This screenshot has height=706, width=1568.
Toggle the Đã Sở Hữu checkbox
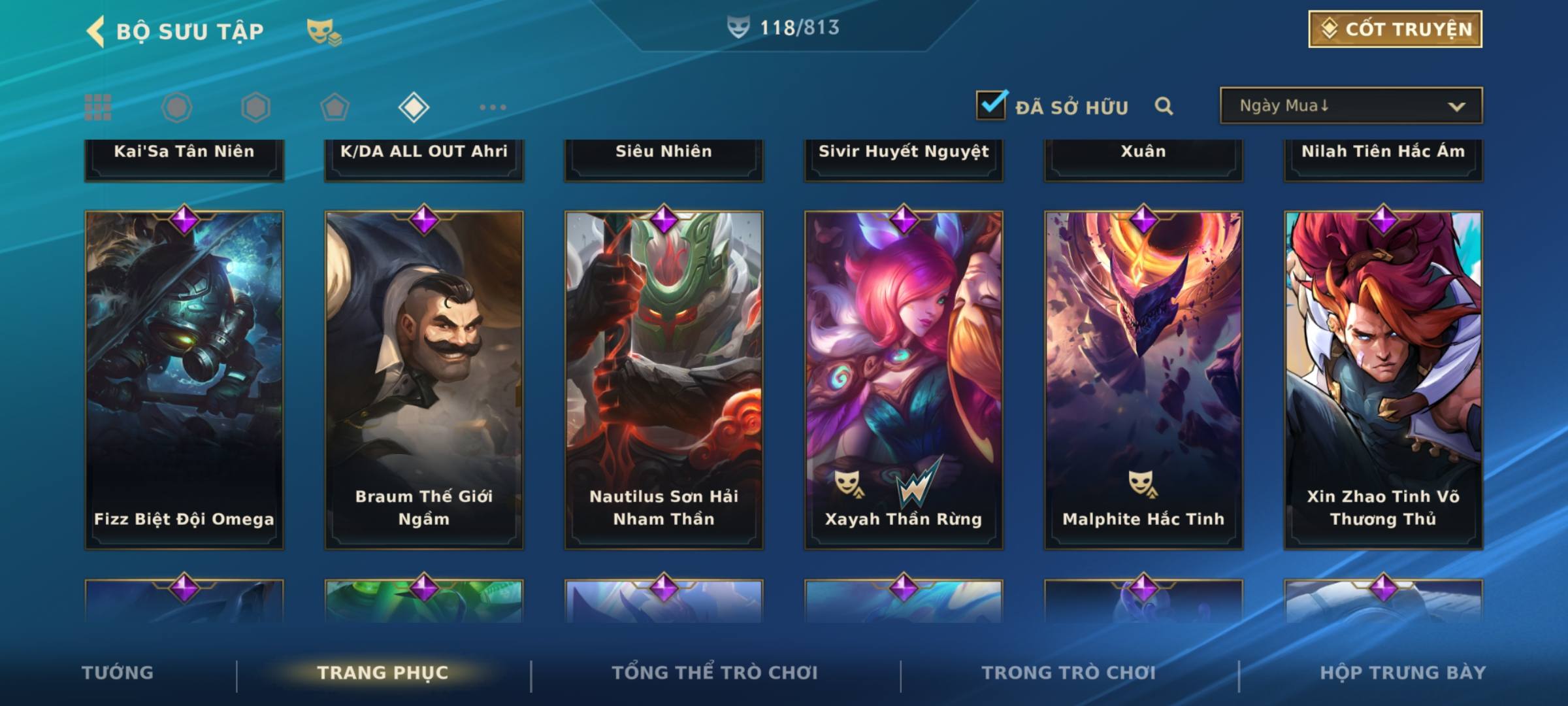[x=991, y=105]
